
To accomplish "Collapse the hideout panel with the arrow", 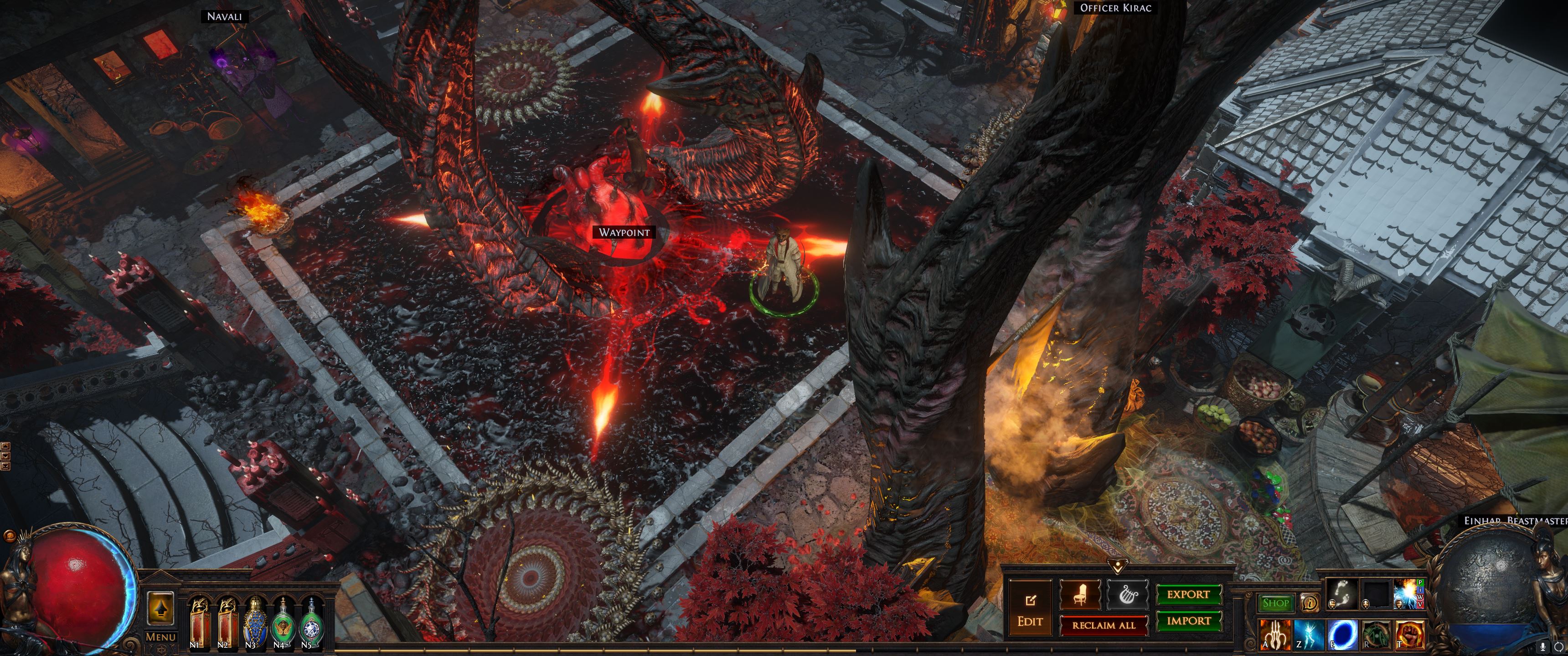I will pyautogui.click(x=1118, y=566).
